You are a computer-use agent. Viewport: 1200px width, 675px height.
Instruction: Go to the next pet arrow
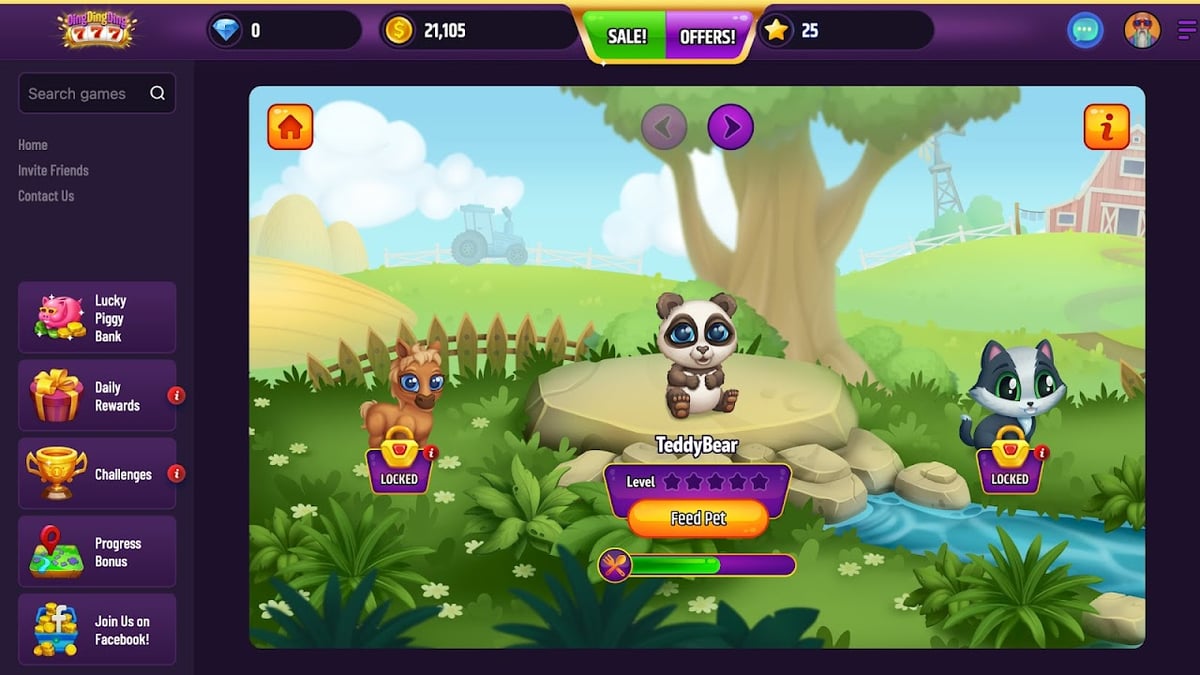pos(730,127)
